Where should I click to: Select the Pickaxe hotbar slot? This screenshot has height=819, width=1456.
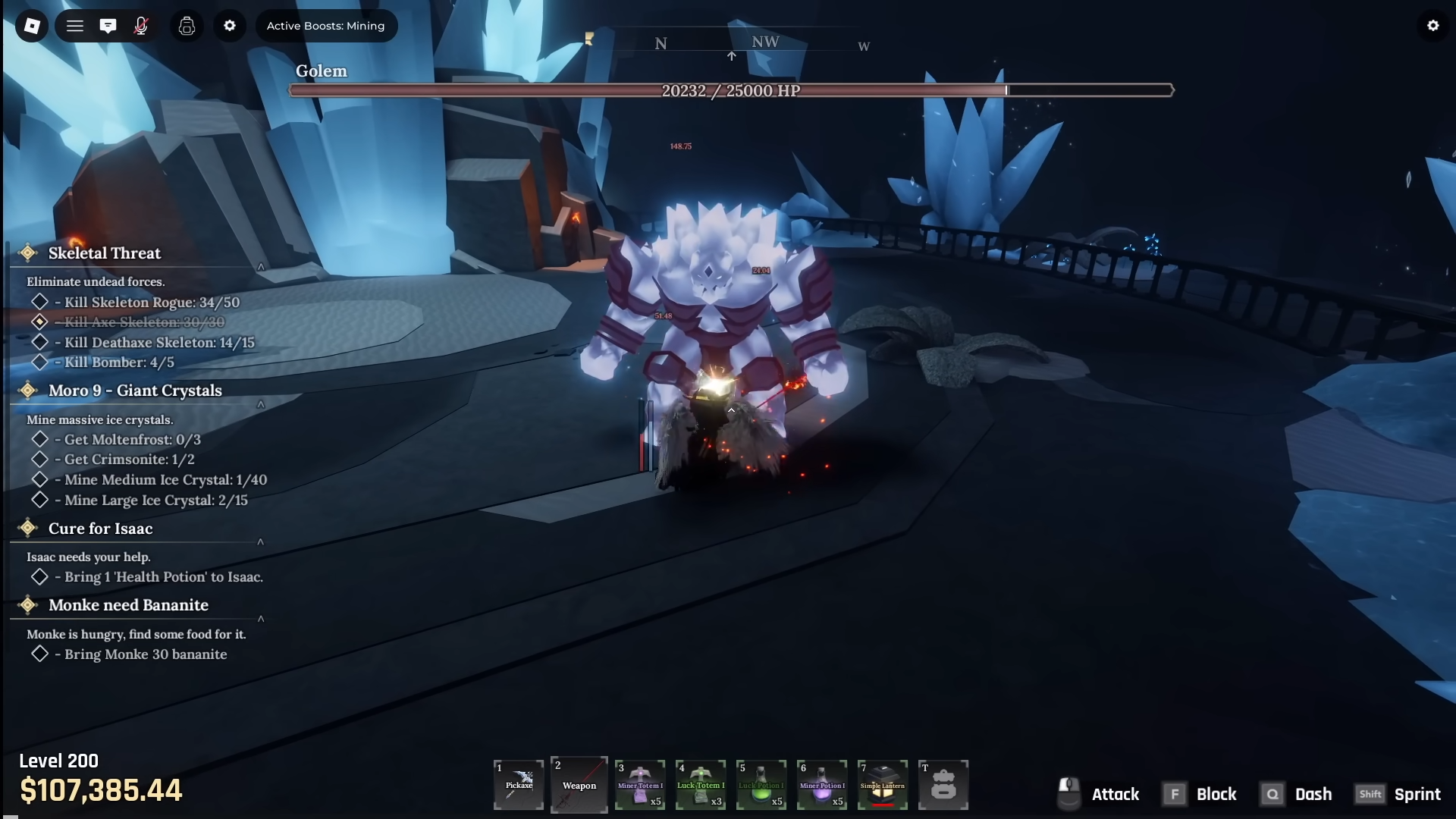click(519, 785)
